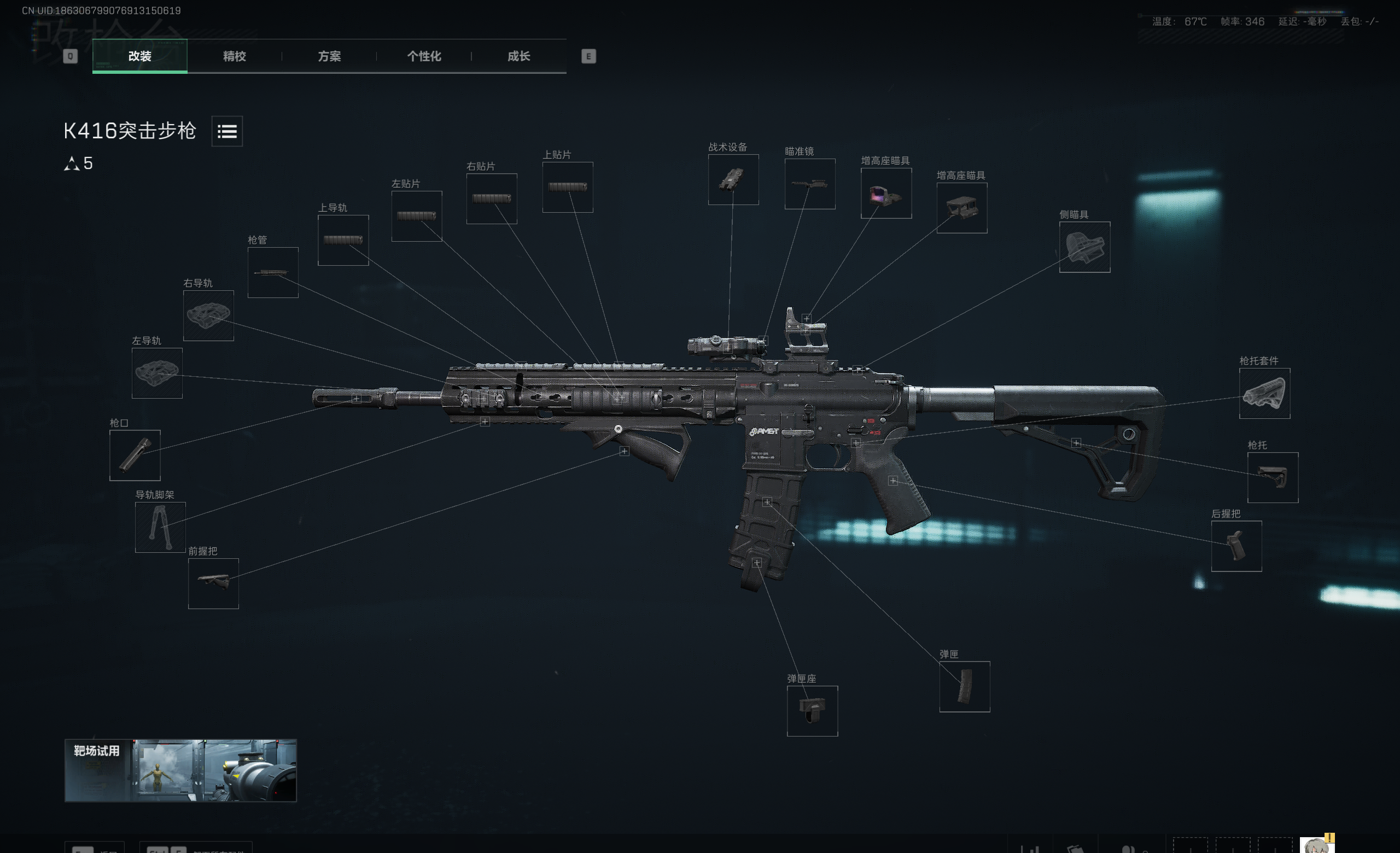This screenshot has width=1400, height=853.
Task: Select the 侧瞄具 side sight slot
Action: 1084,247
